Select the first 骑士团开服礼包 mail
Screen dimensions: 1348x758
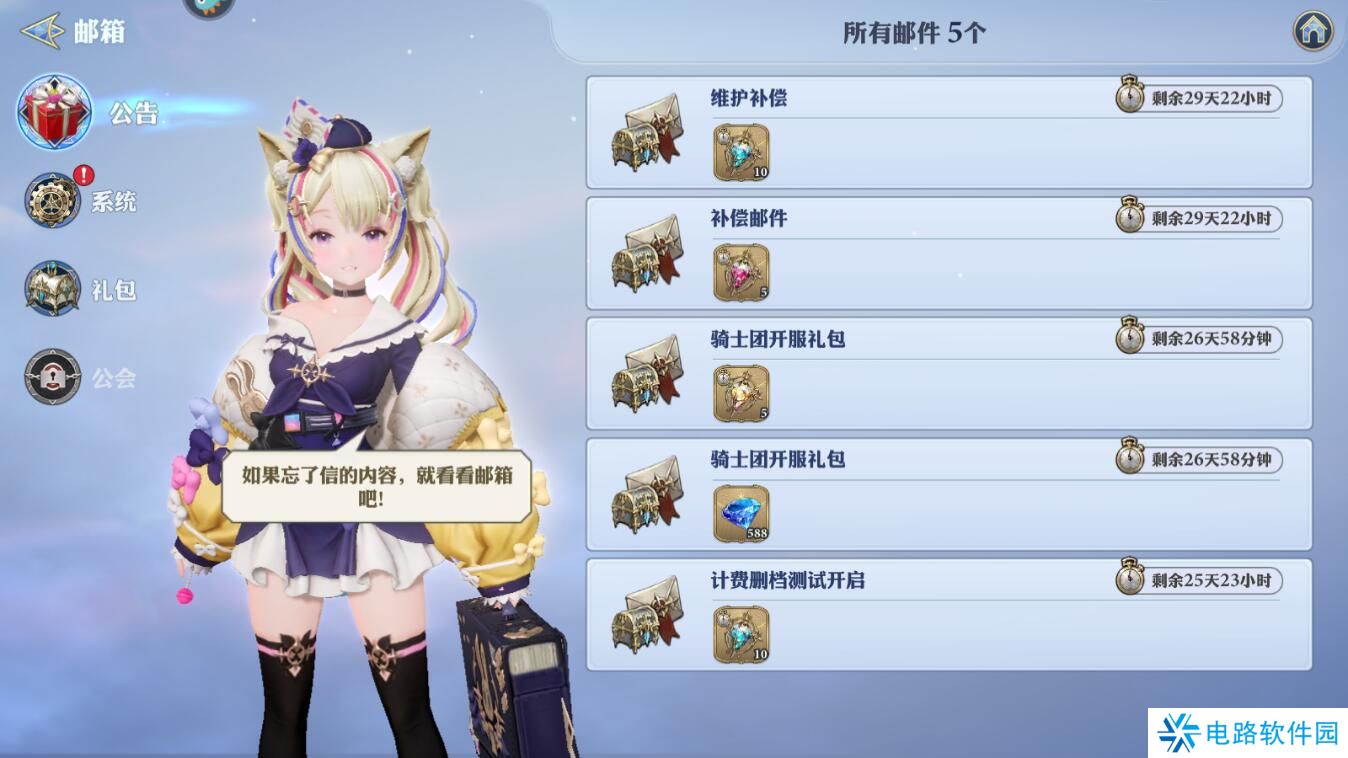click(948, 372)
